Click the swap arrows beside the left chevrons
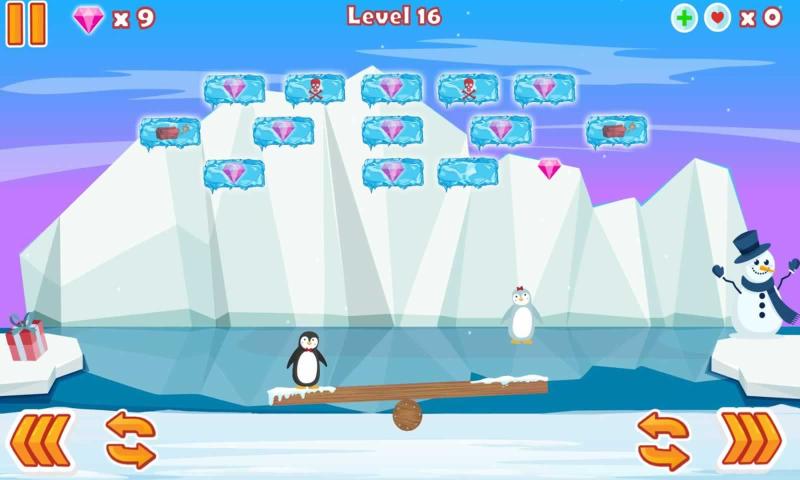Image resolution: width=800 pixels, height=480 pixels. [x=131, y=439]
